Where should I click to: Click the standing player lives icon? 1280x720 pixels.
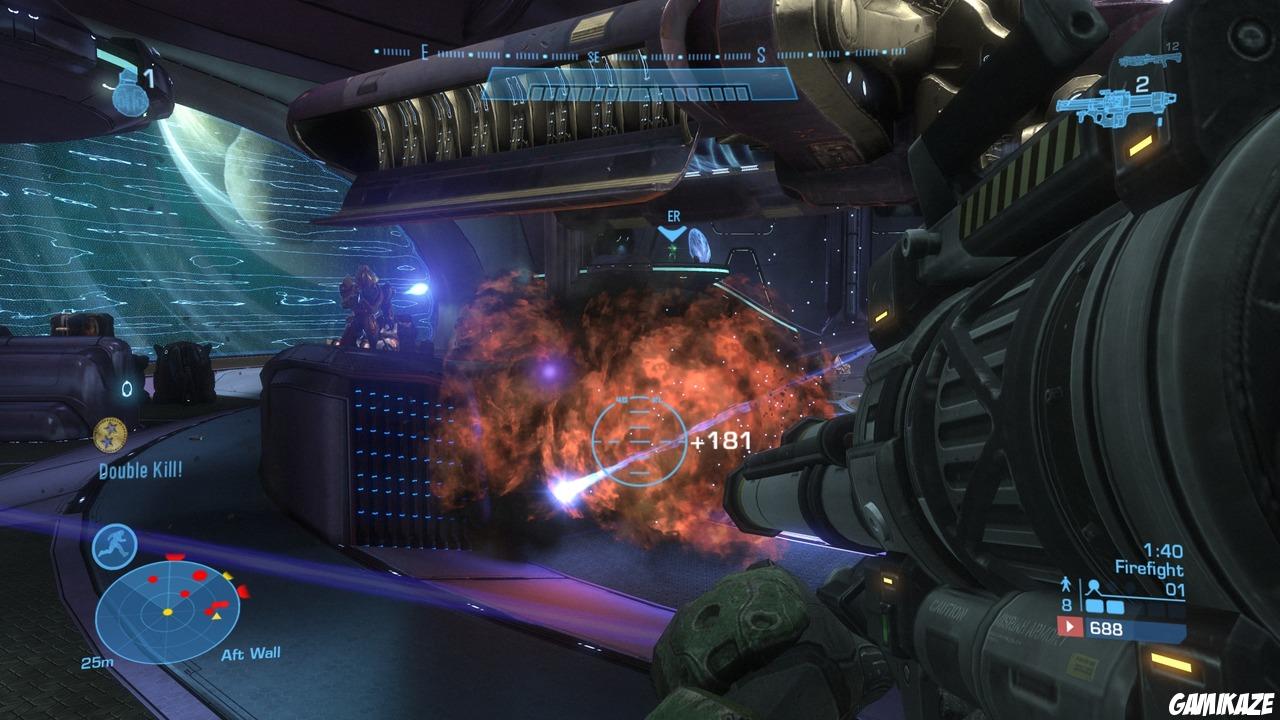[1066, 585]
